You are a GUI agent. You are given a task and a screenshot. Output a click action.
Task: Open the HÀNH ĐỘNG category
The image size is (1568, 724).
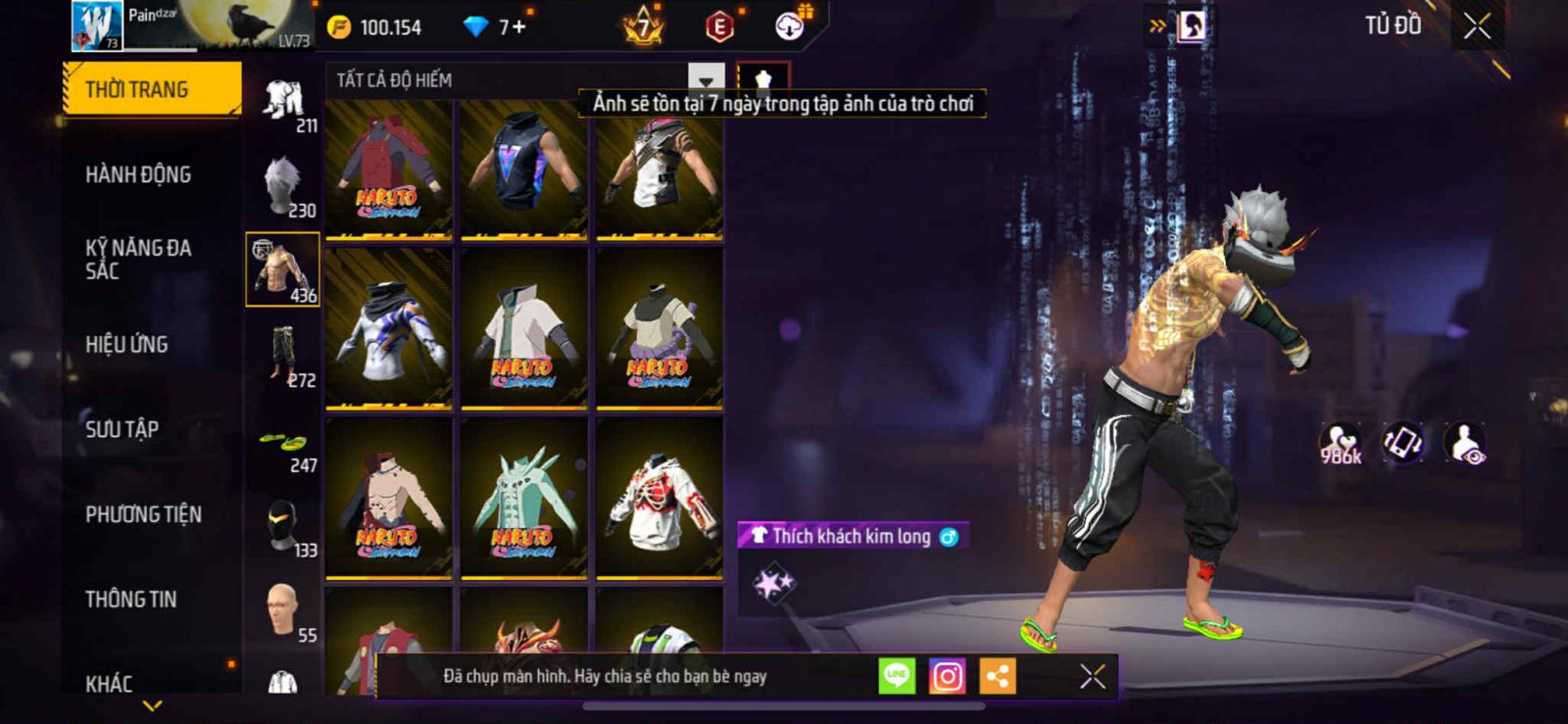click(x=138, y=174)
